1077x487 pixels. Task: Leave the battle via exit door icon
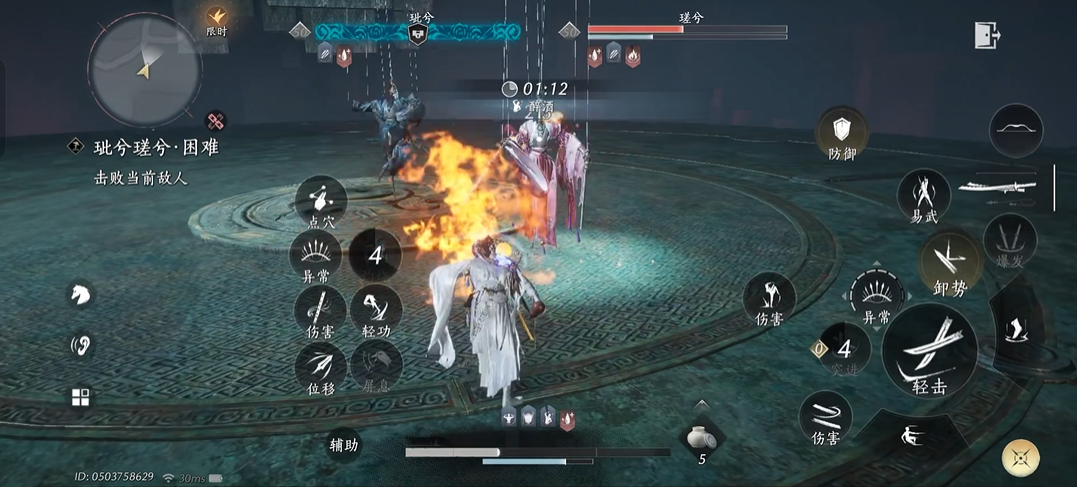click(x=987, y=35)
